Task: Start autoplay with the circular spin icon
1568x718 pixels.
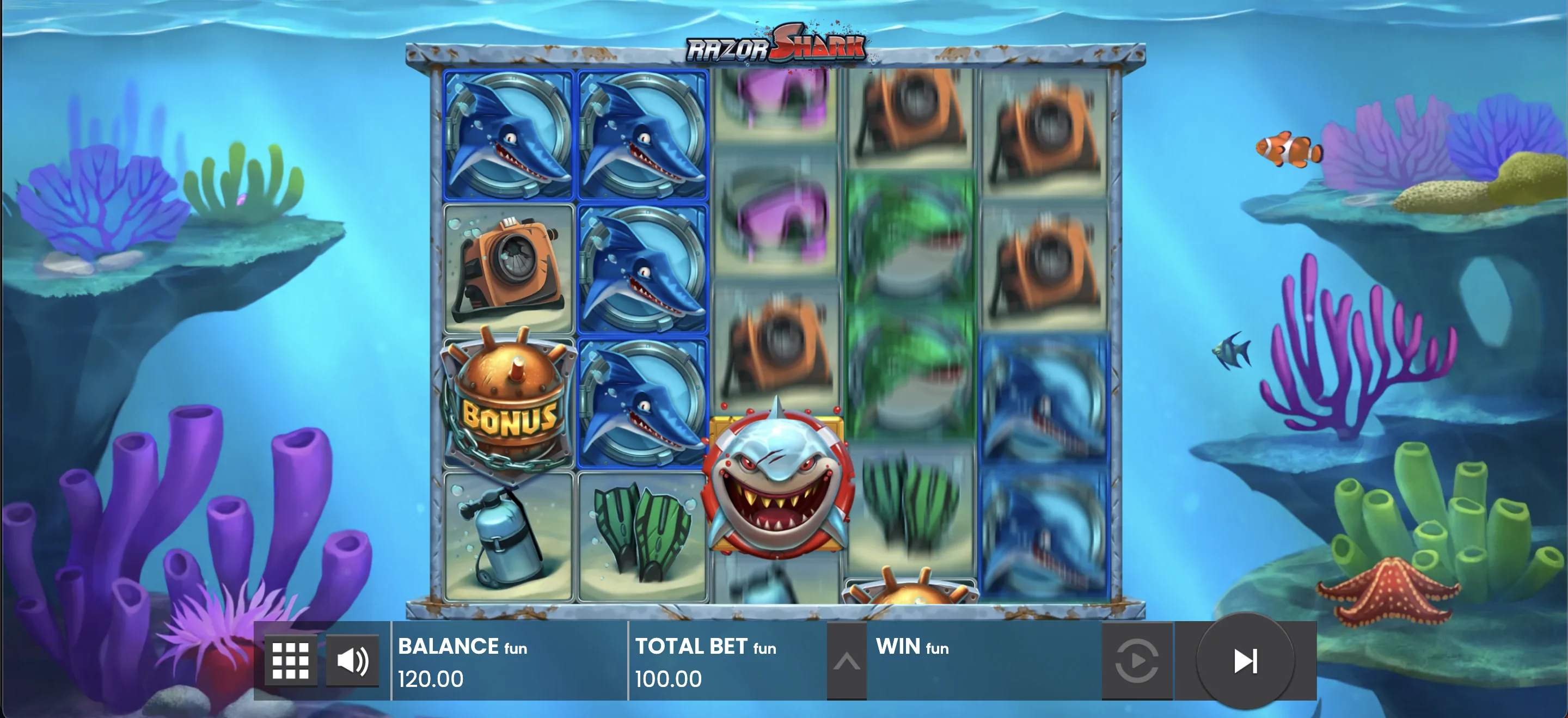Action: [1137, 660]
